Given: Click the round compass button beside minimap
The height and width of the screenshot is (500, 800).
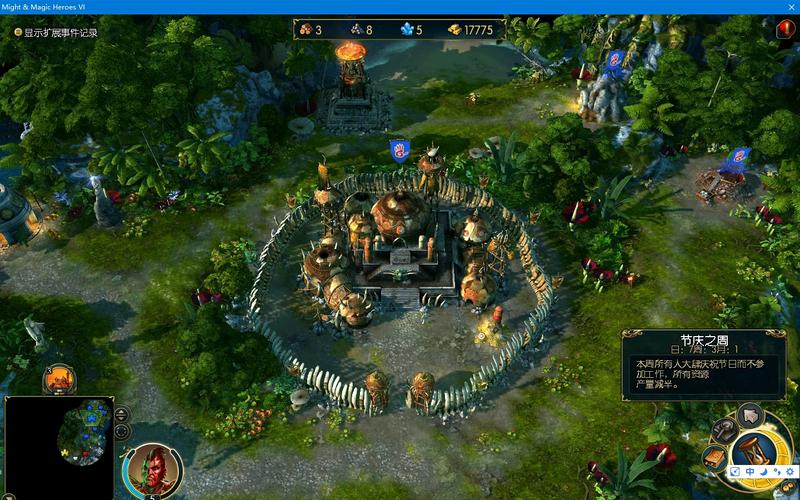Looking at the screenshot, I should point(122,432).
